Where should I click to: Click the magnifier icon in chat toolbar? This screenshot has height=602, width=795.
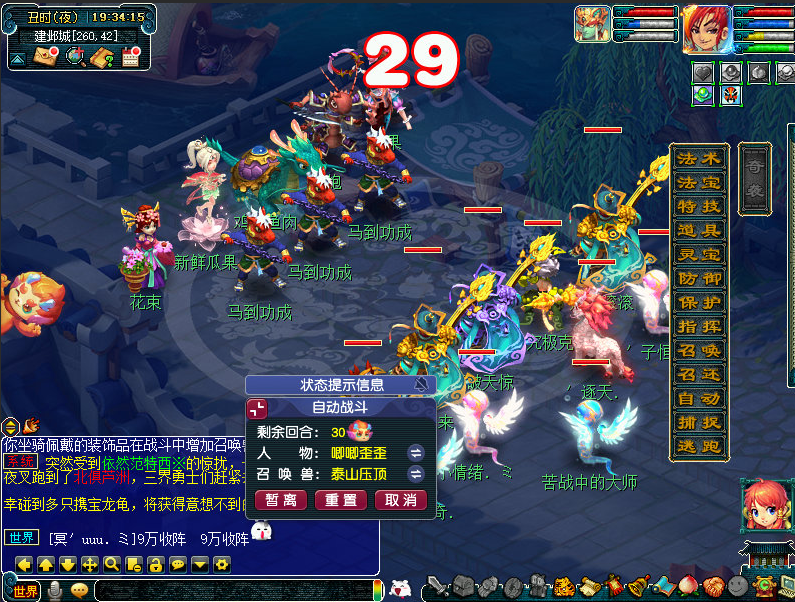tap(112, 564)
